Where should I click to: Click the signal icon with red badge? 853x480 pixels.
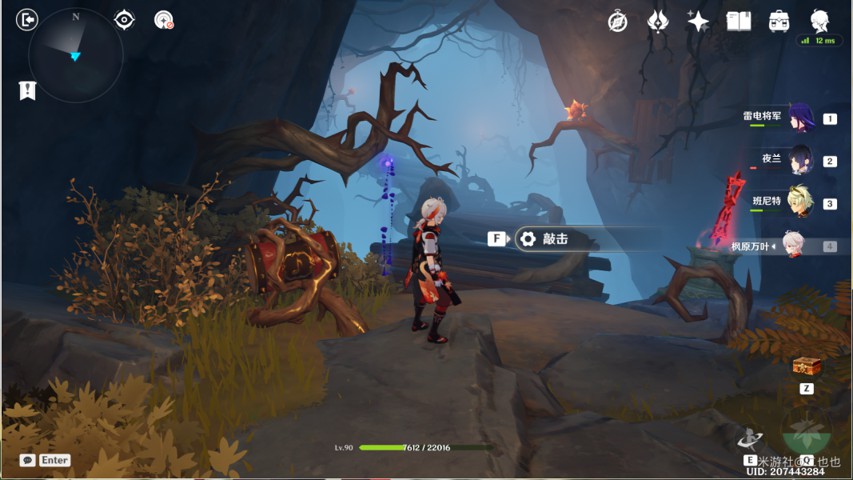tap(164, 20)
